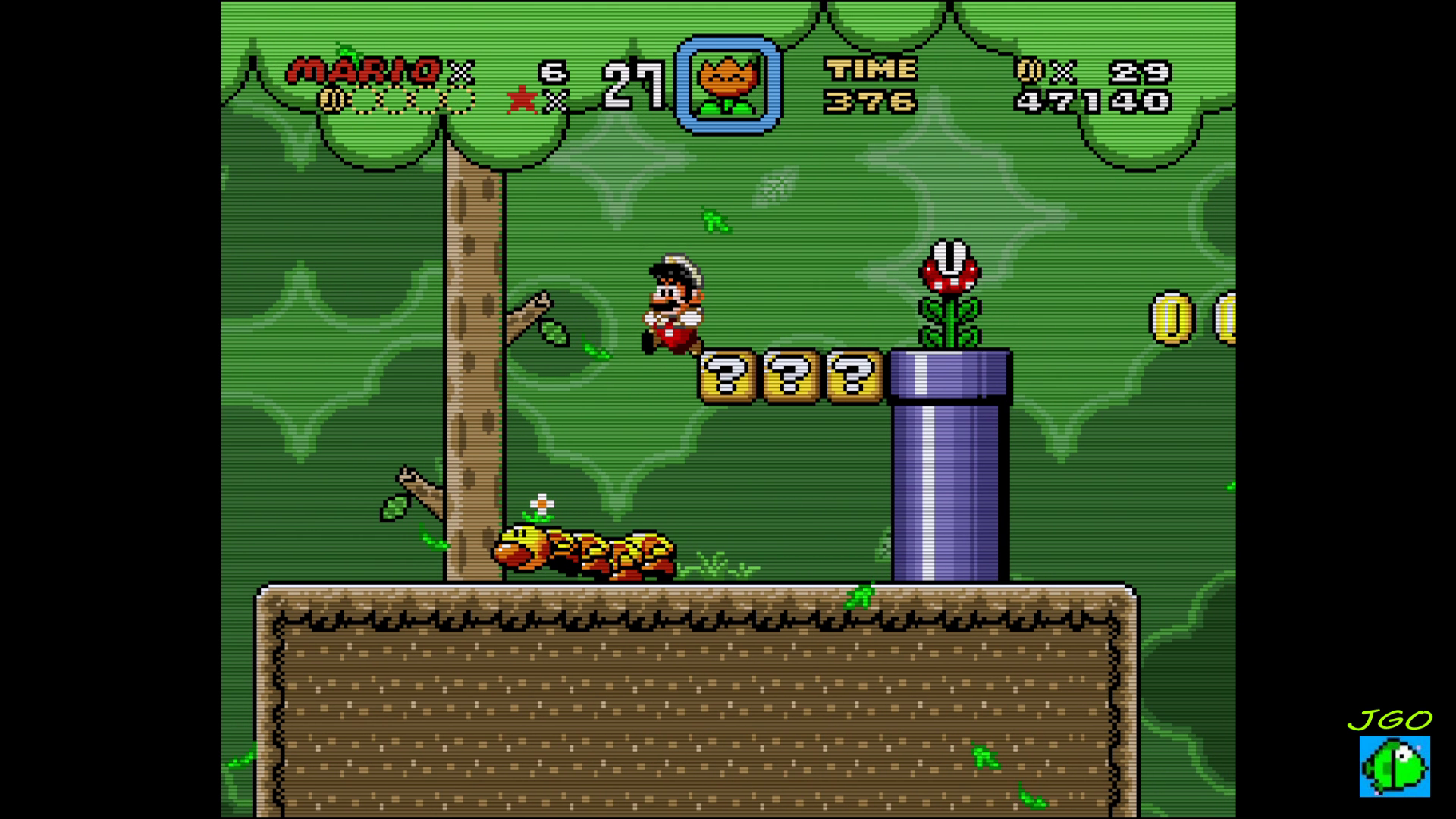Image resolution: width=1456 pixels, height=819 pixels.
Task: Select the reserve Fire Flower item box
Action: pyautogui.click(x=728, y=85)
